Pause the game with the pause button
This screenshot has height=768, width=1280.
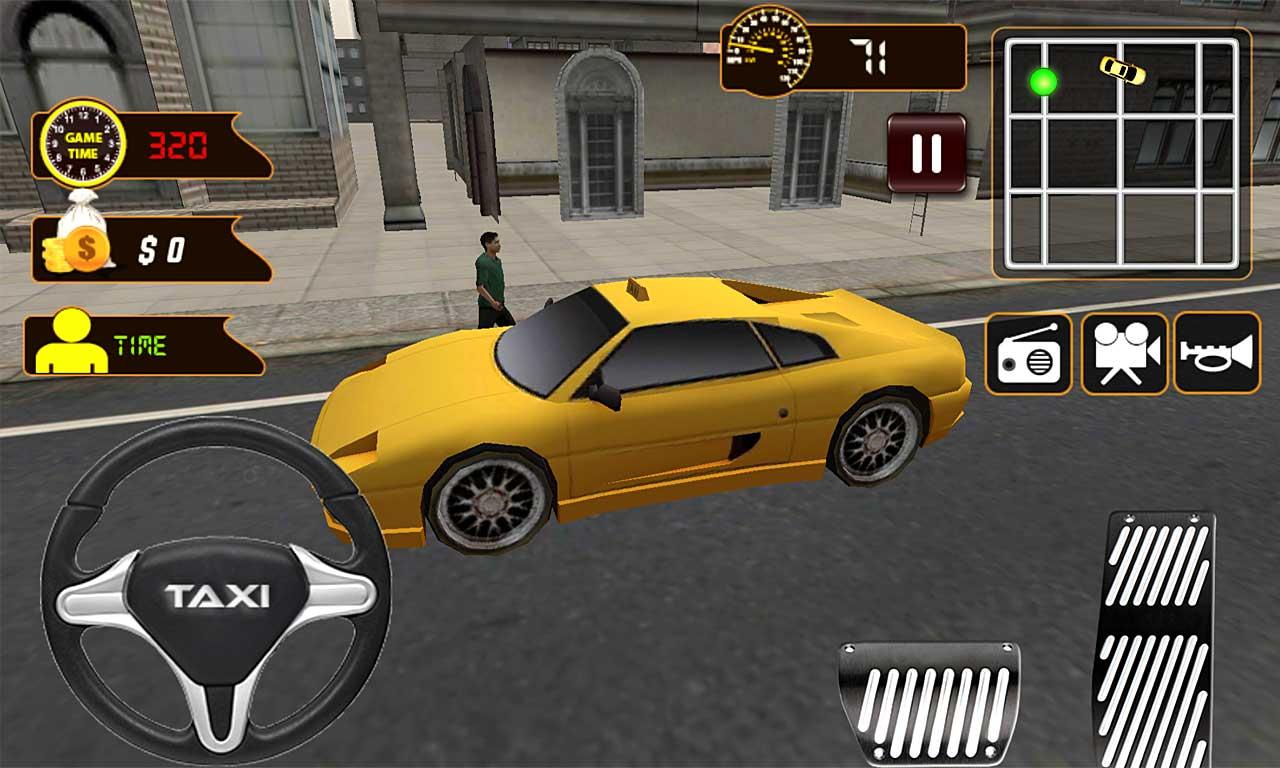tap(927, 153)
